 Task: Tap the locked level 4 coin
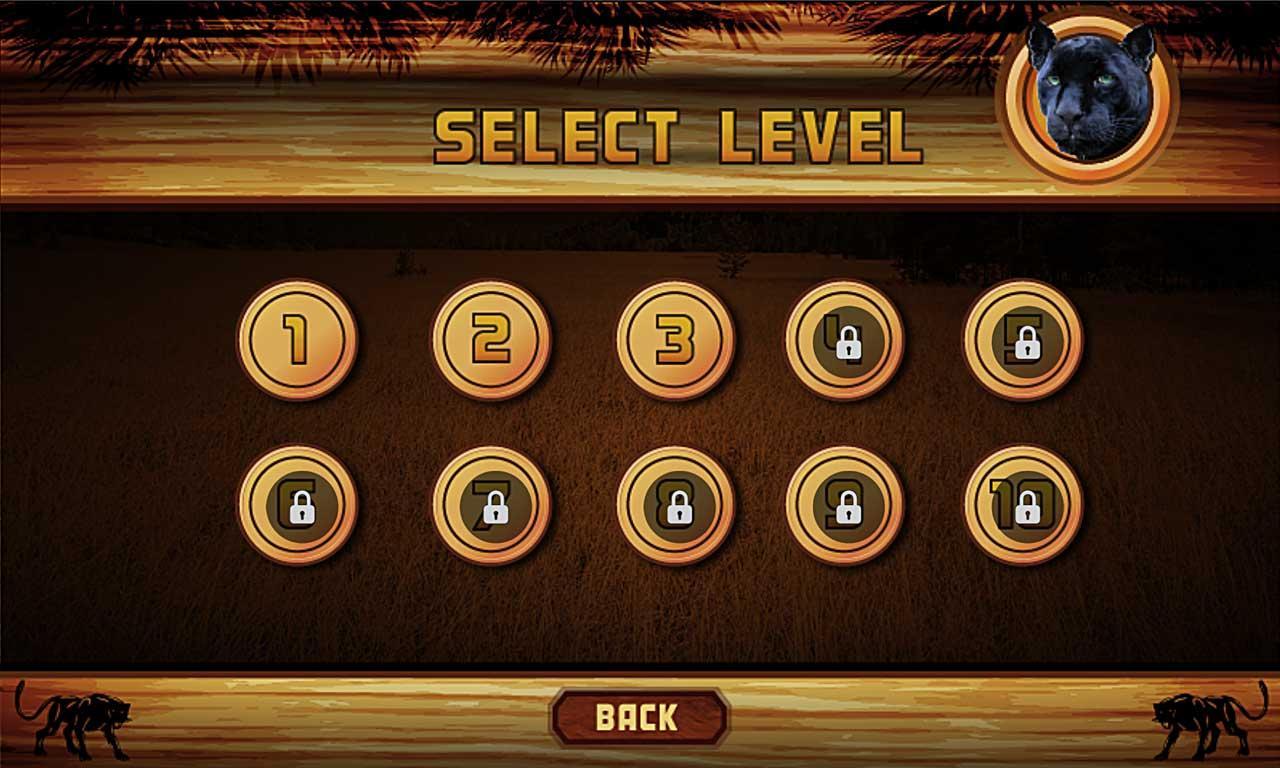[x=845, y=340]
